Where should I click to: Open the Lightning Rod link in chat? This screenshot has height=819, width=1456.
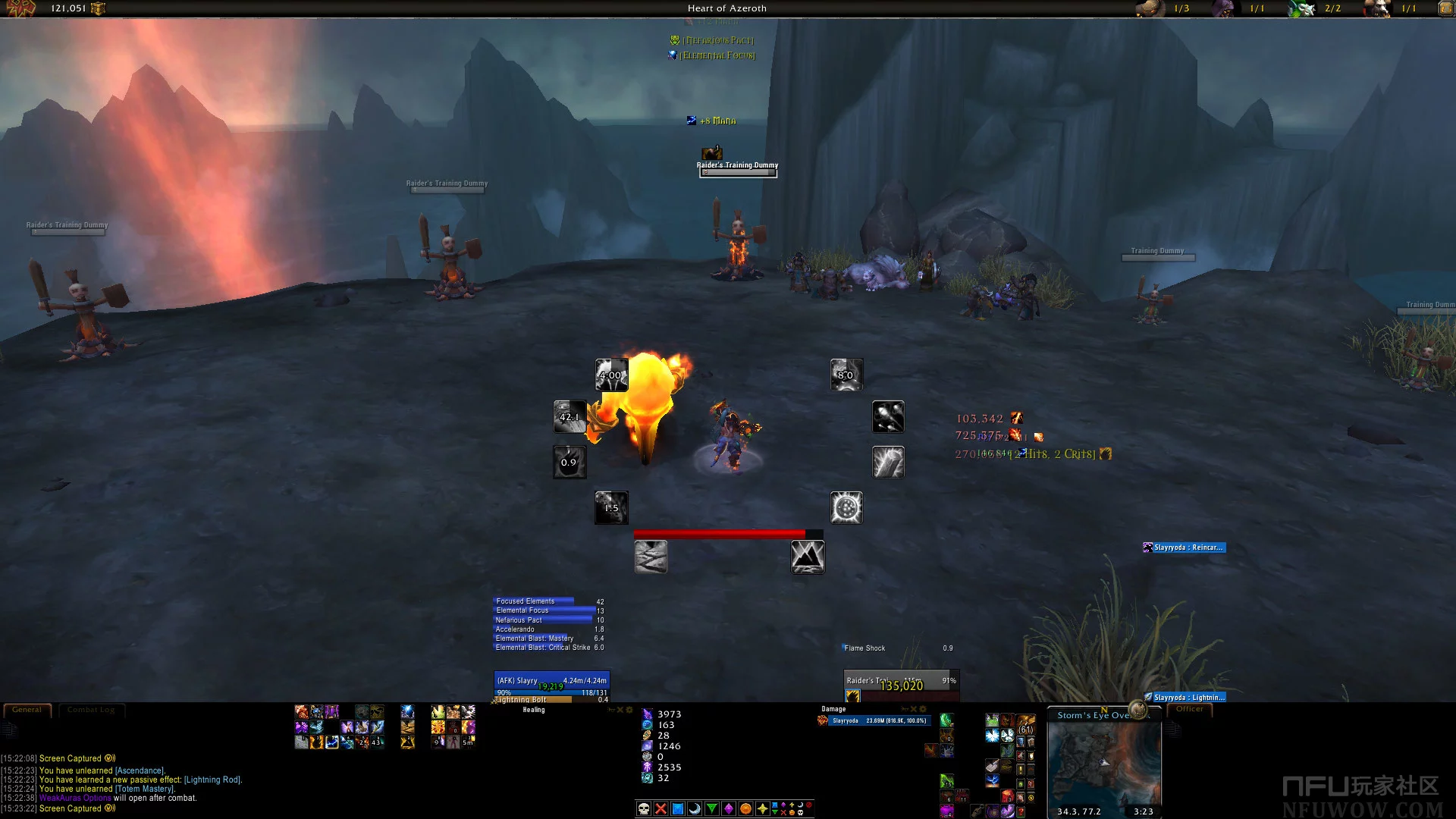(212, 780)
